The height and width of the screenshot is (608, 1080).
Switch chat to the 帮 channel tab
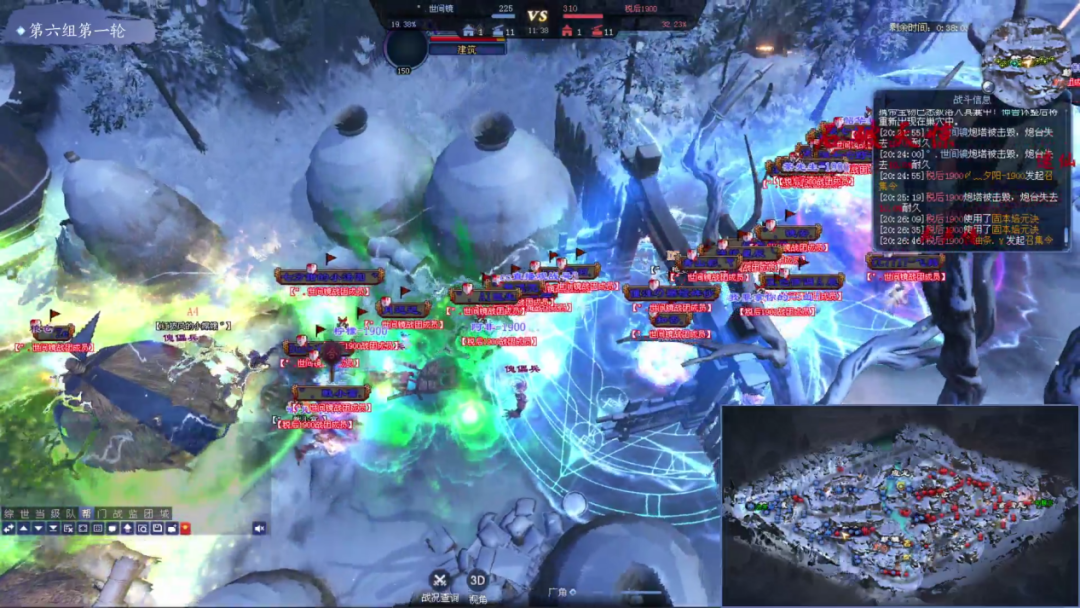pos(86,514)
